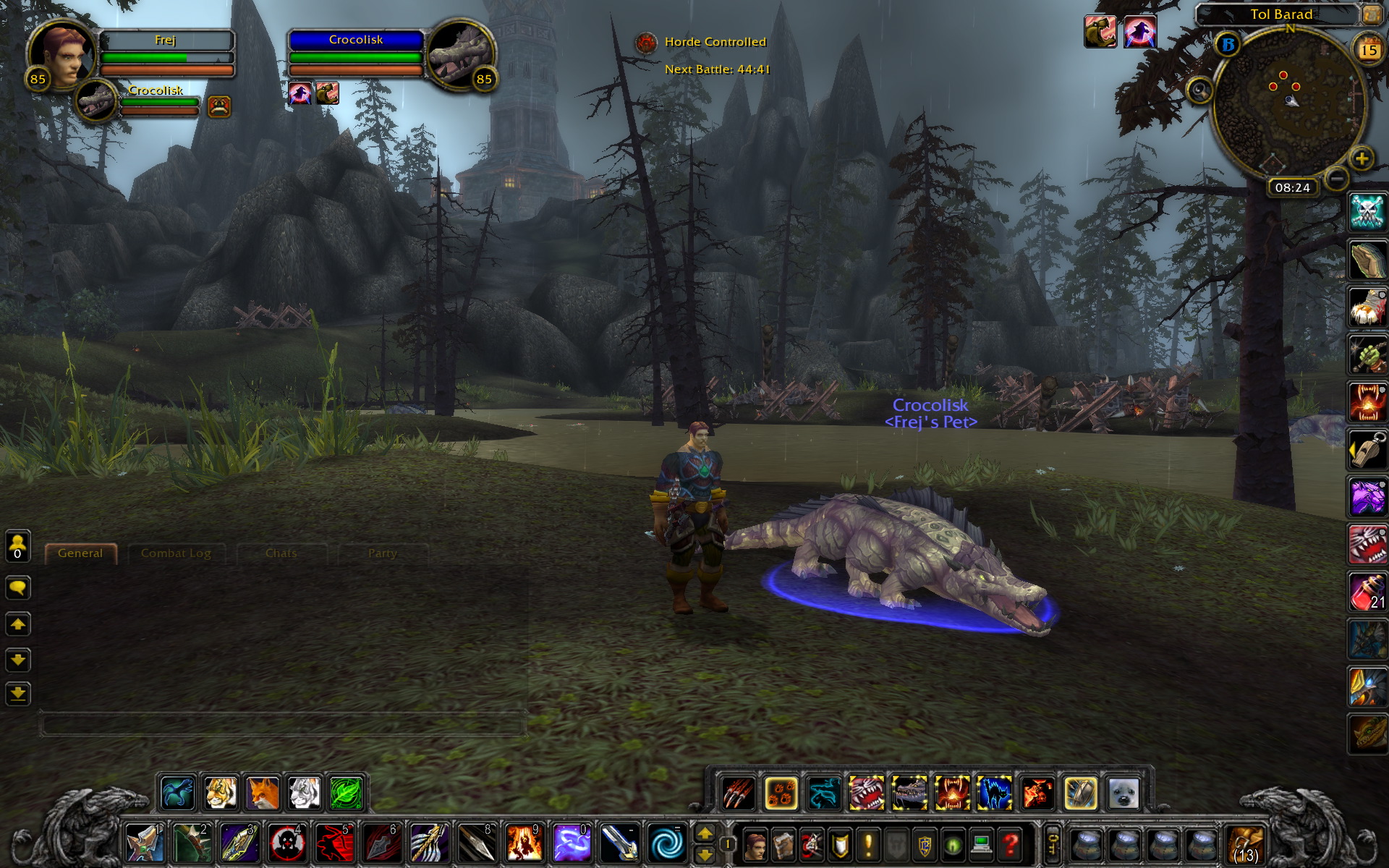Open the keyring button
The width and height of the screenshot is (1389, 868).
[1053, 844]
